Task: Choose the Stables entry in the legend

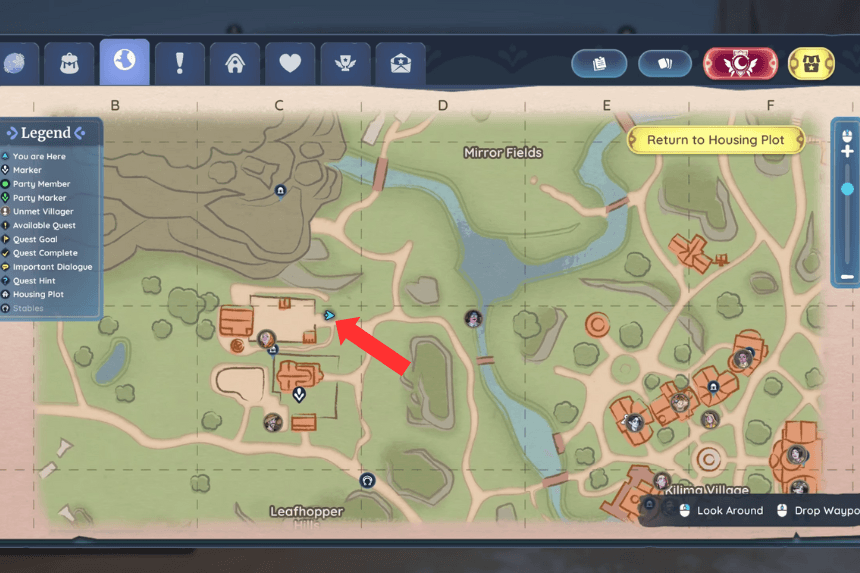Action: click(28, 309)
